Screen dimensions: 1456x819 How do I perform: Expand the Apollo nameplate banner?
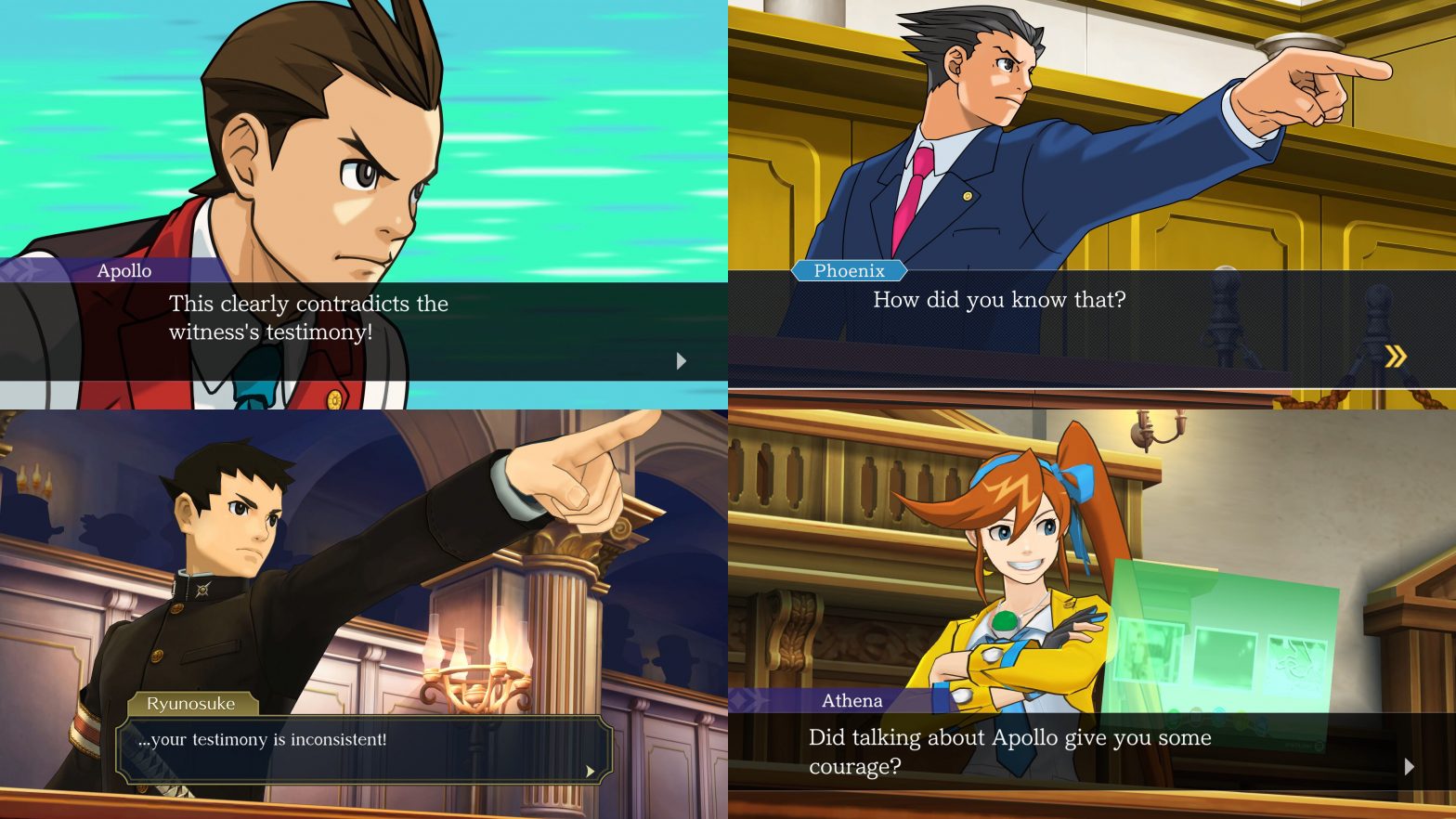pos(125,271)
